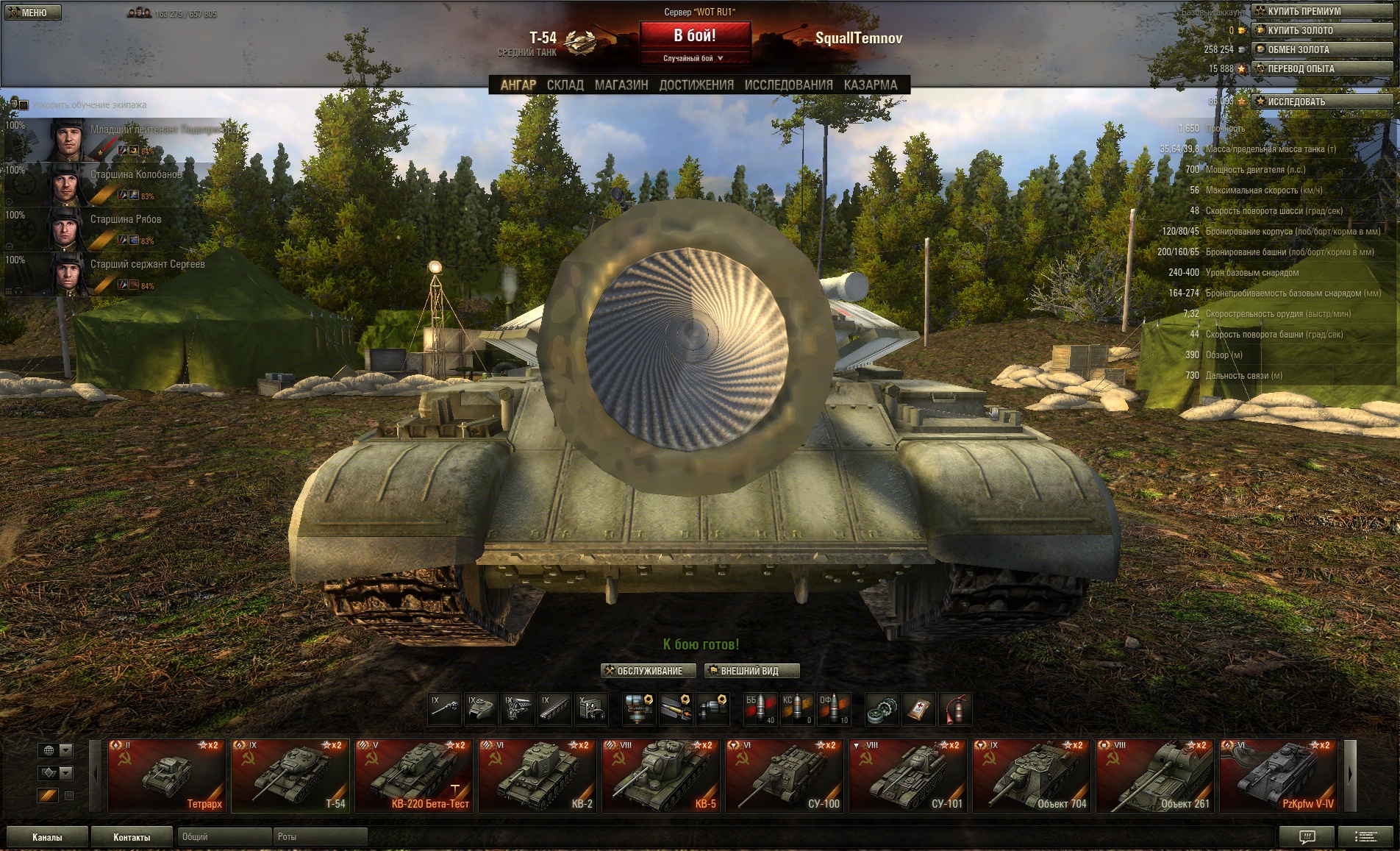Open ВНЕШНИЙ ВИД customization

click(751, 671)
